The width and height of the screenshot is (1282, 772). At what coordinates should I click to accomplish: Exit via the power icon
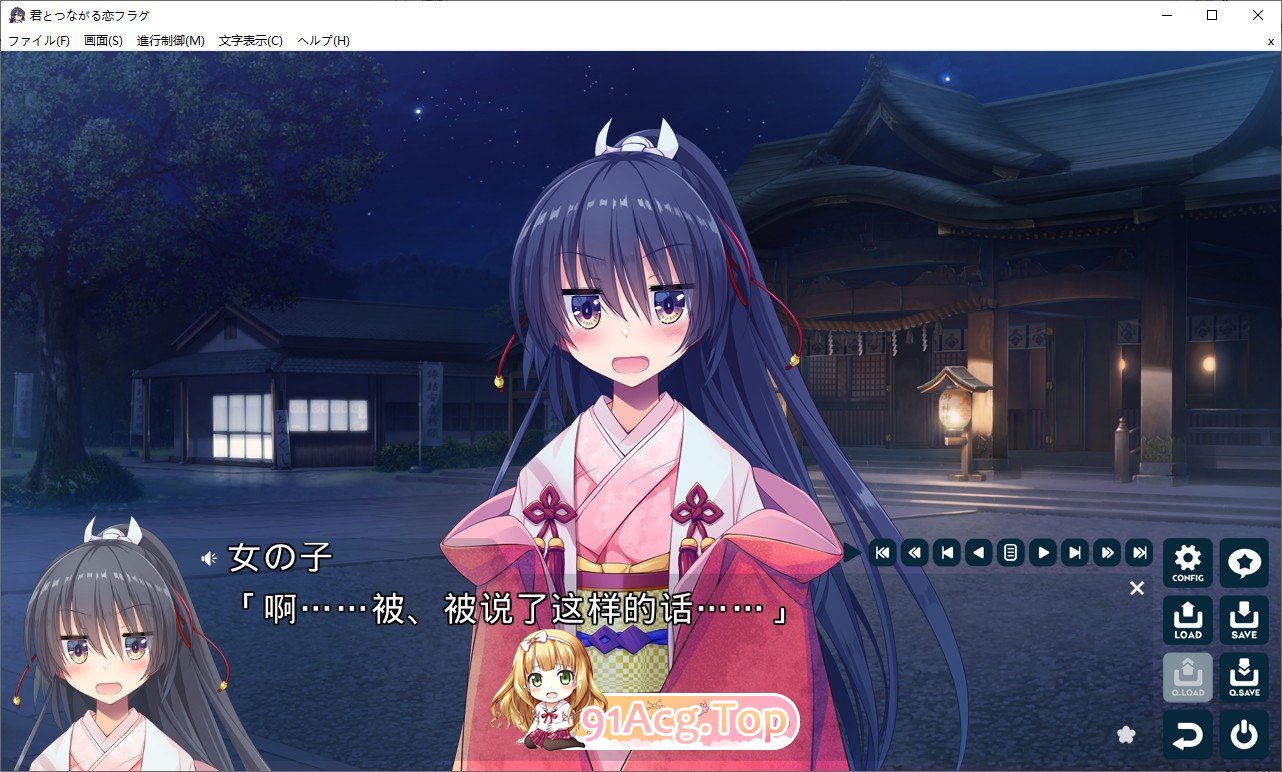point(1243,735)
